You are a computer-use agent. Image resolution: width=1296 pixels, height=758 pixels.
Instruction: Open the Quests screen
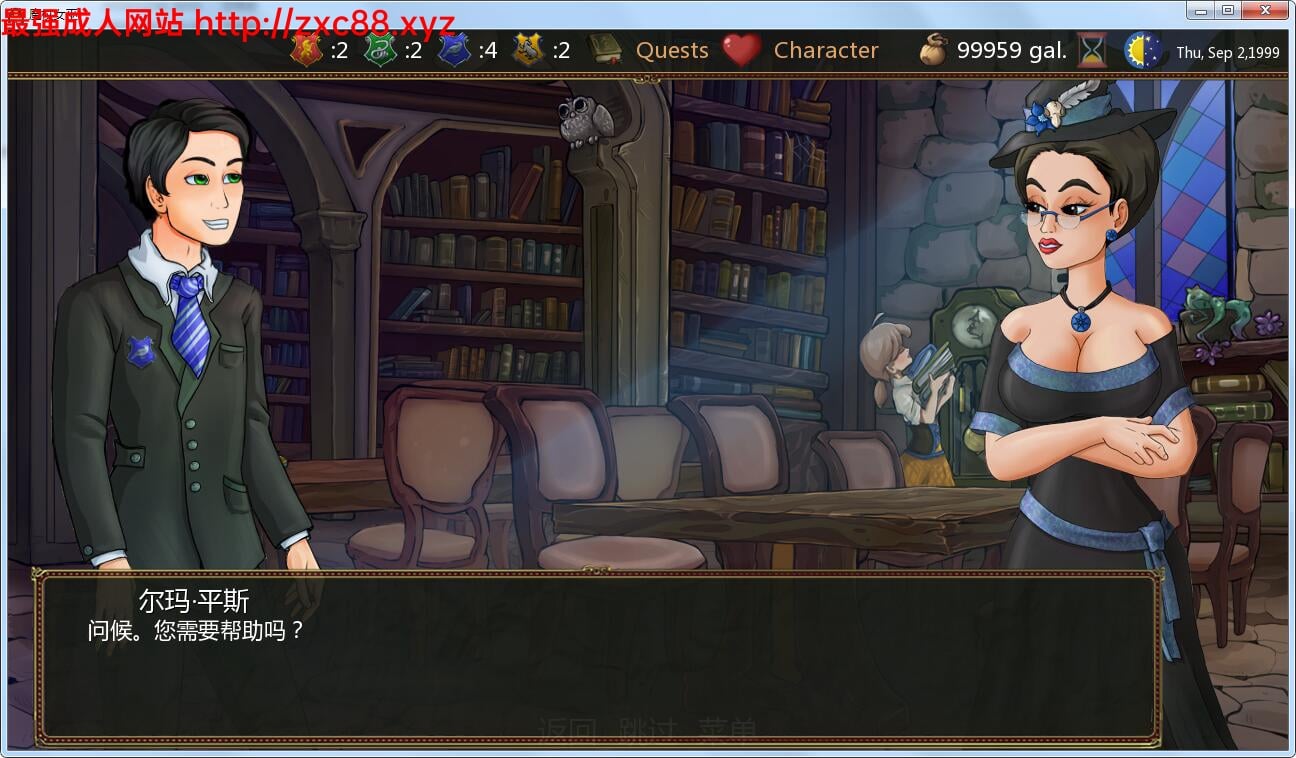coord(671,50)
